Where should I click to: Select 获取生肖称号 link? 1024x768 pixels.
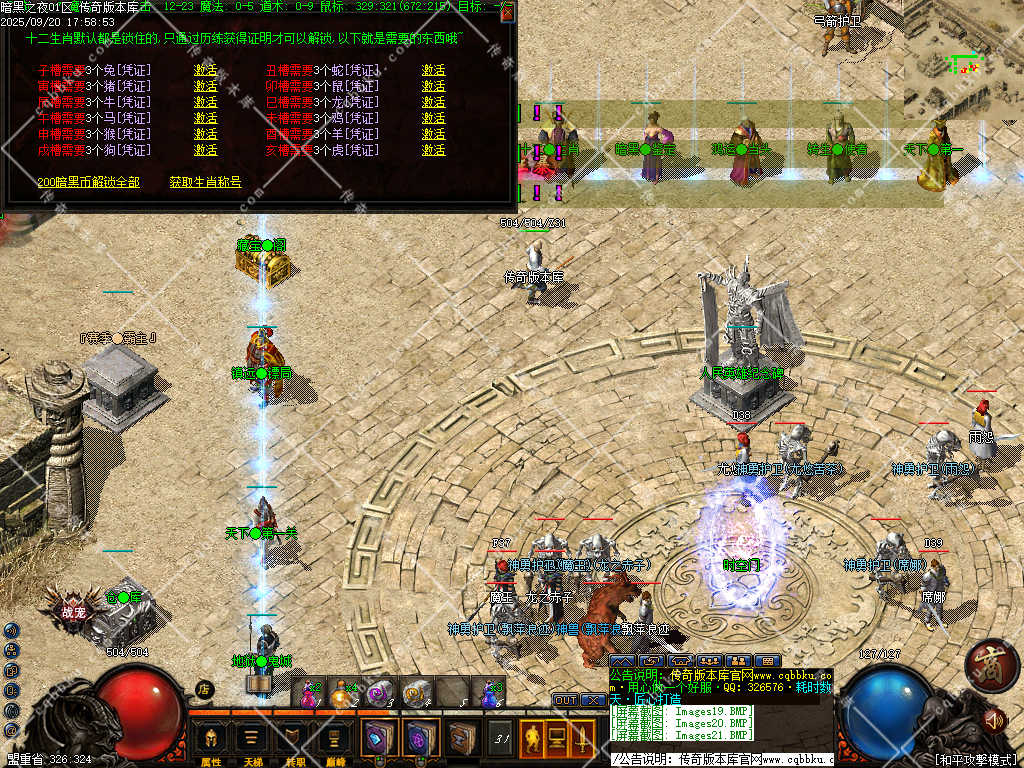205,182
